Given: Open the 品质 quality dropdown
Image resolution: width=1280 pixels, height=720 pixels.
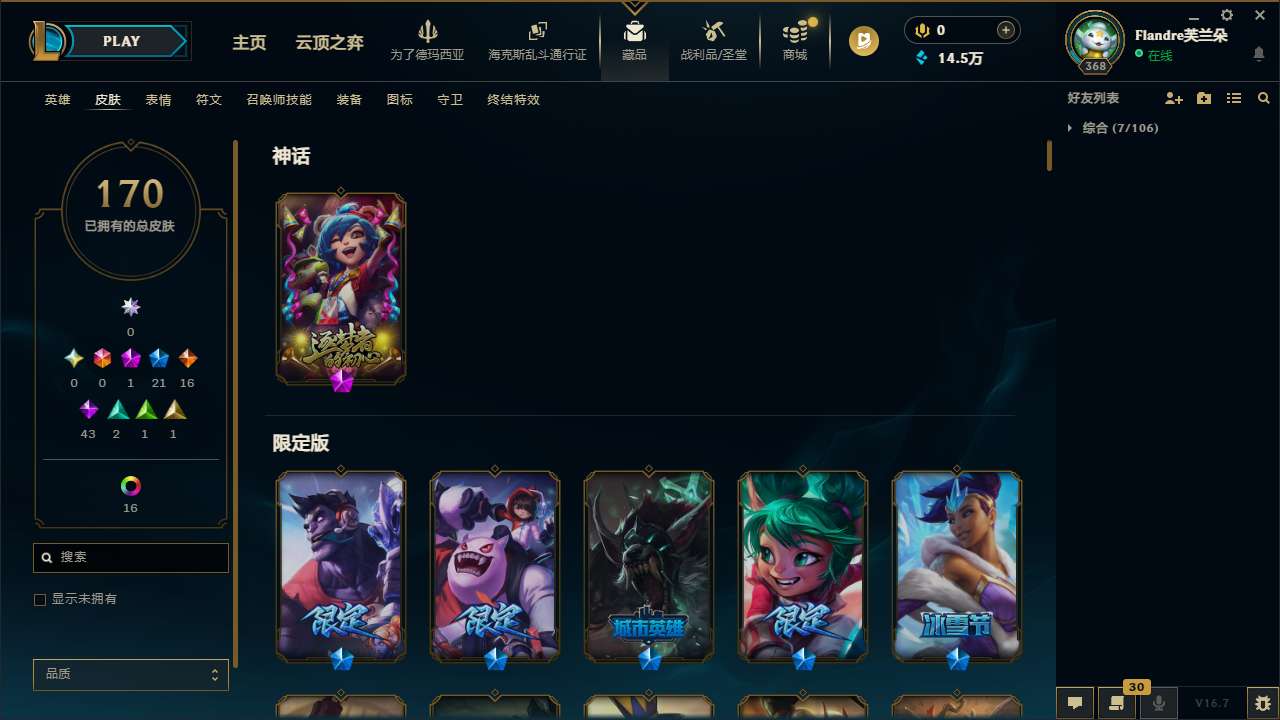Looking at the screenshot, I should [130, 674].
